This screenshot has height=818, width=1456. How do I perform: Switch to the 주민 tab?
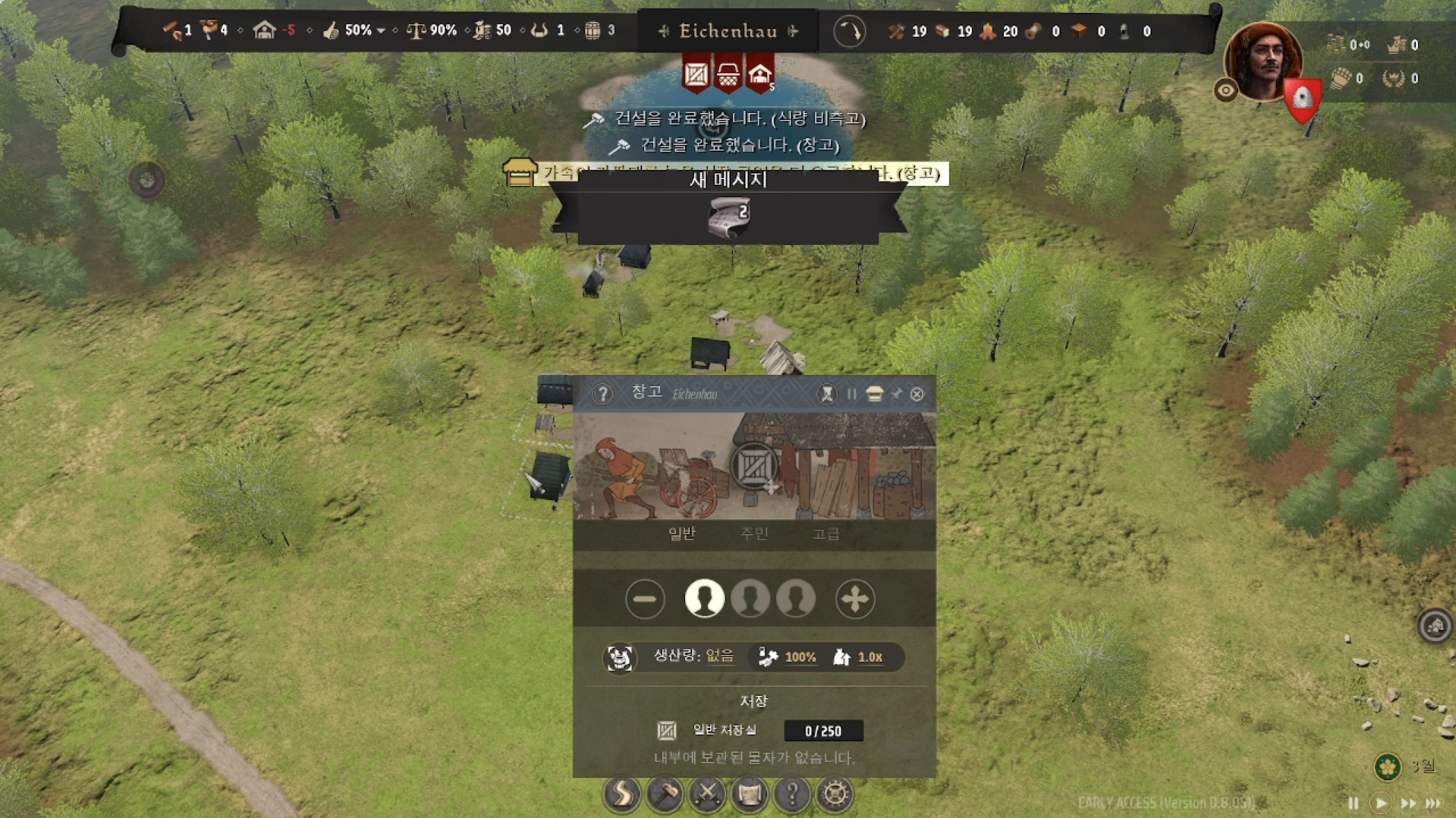(754, 533)
